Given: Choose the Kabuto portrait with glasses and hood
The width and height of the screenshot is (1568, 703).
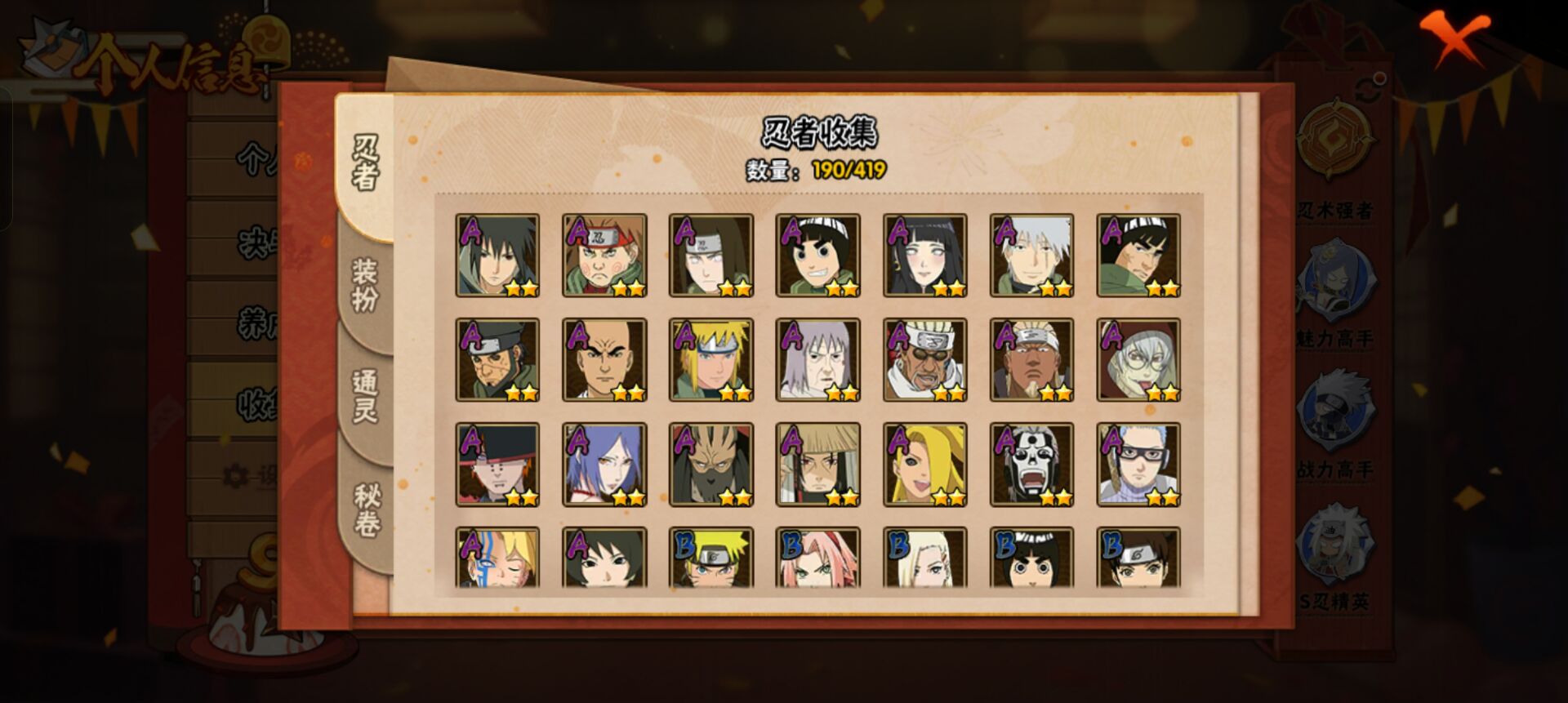Looking at the screenshot, I should click(1138, 360).
